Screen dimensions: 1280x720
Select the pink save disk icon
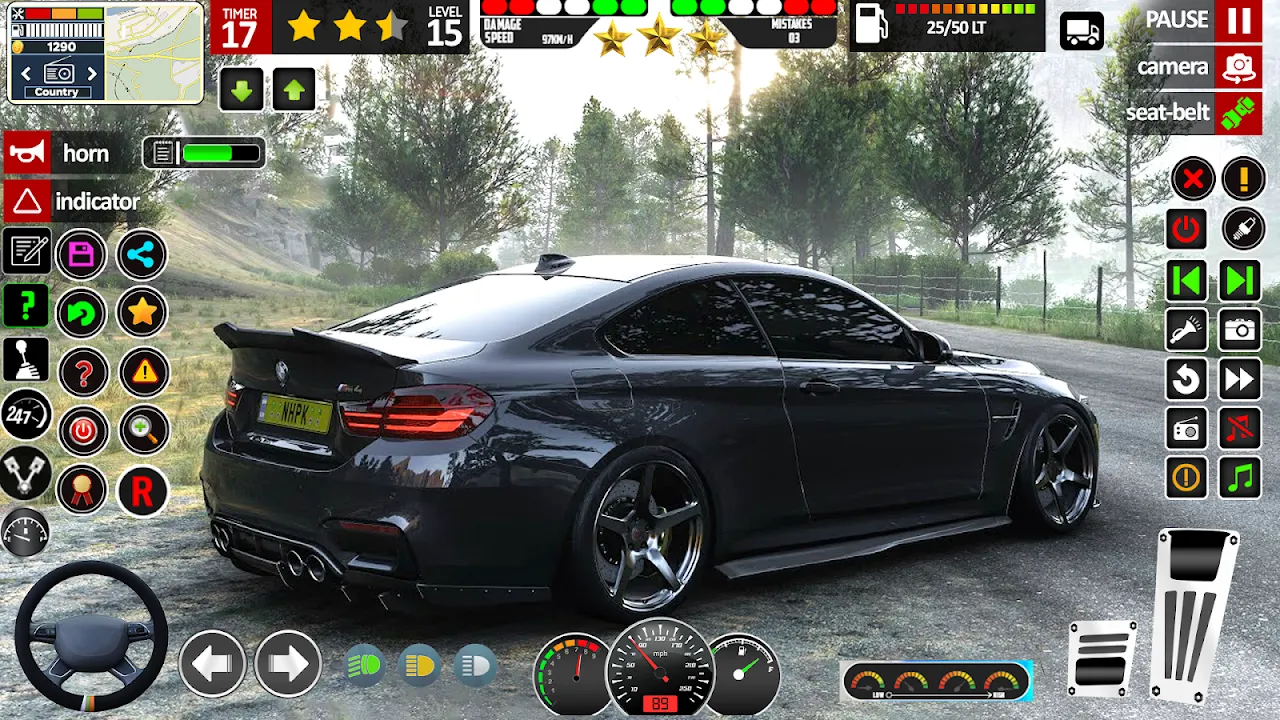point(82,256)
